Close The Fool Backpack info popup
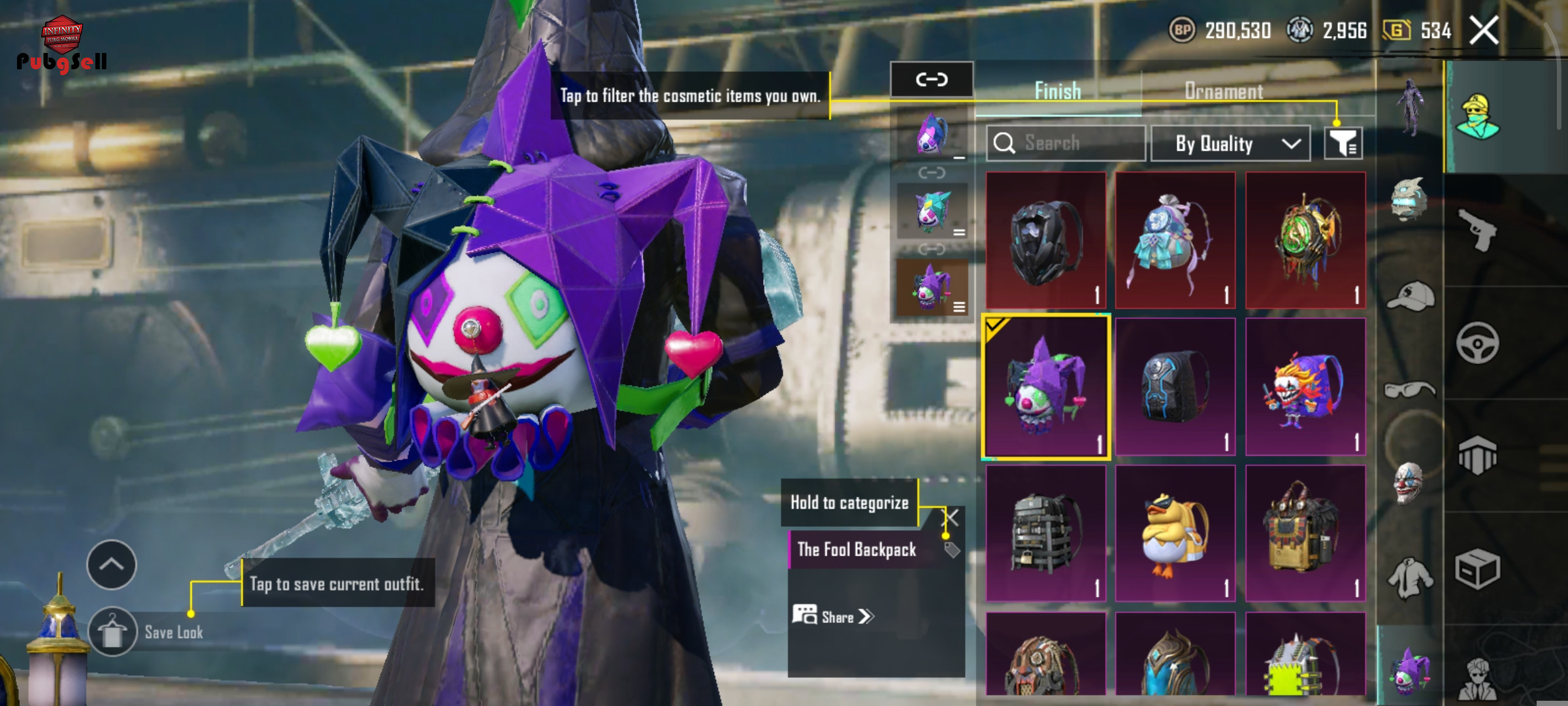 click(x=952, y=518)
